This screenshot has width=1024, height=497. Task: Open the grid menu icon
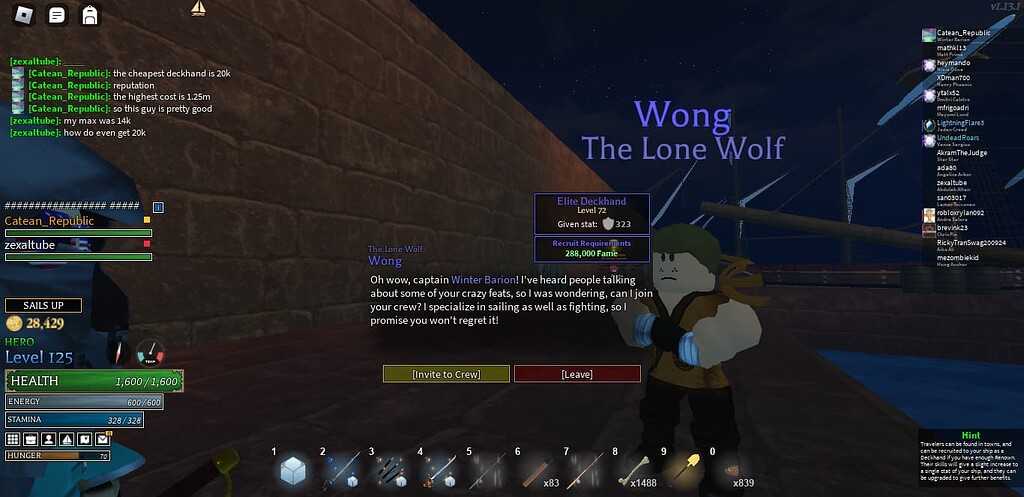pos(13,439)
